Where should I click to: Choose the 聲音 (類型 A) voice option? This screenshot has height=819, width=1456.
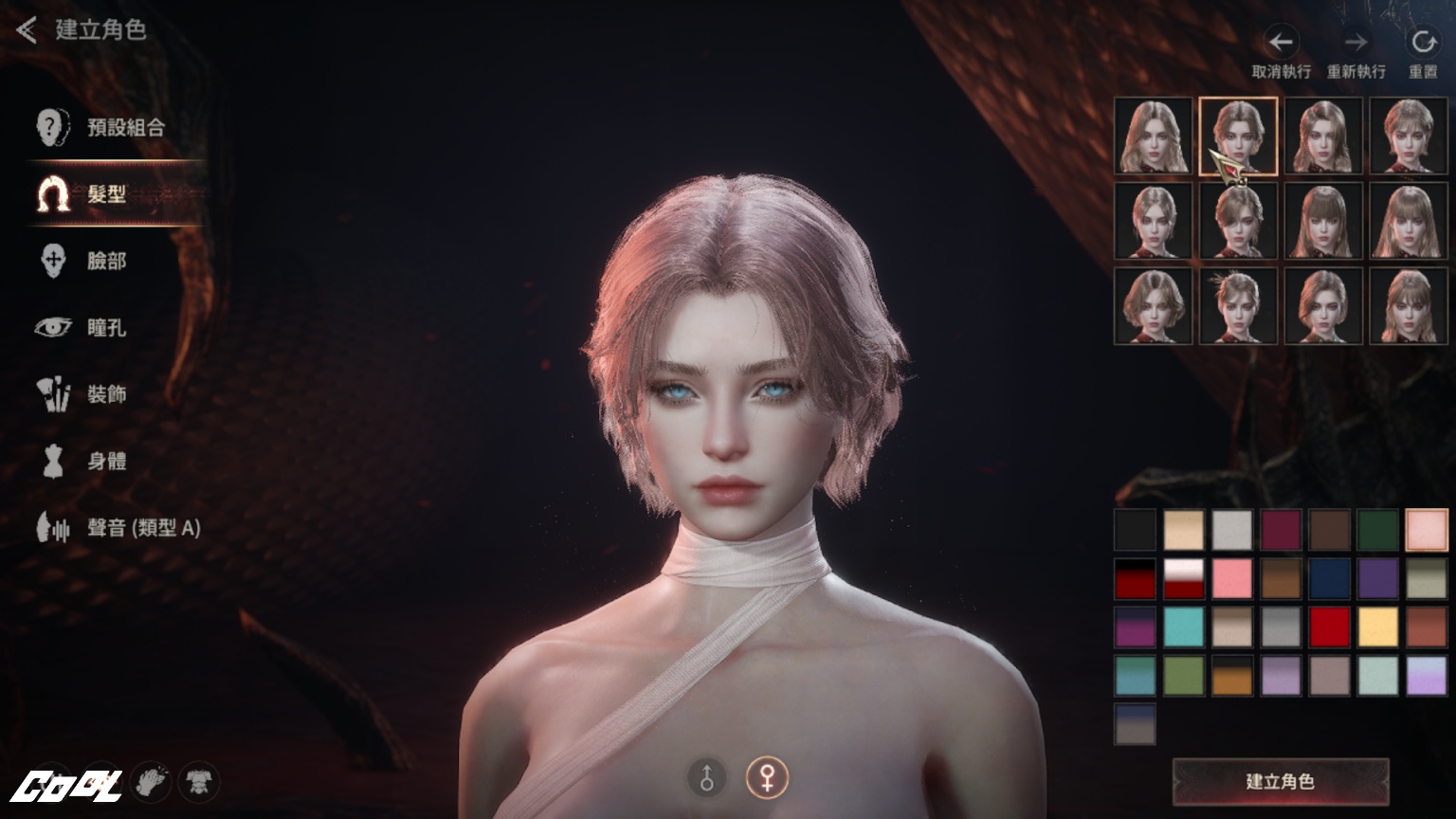click(143, 528)
